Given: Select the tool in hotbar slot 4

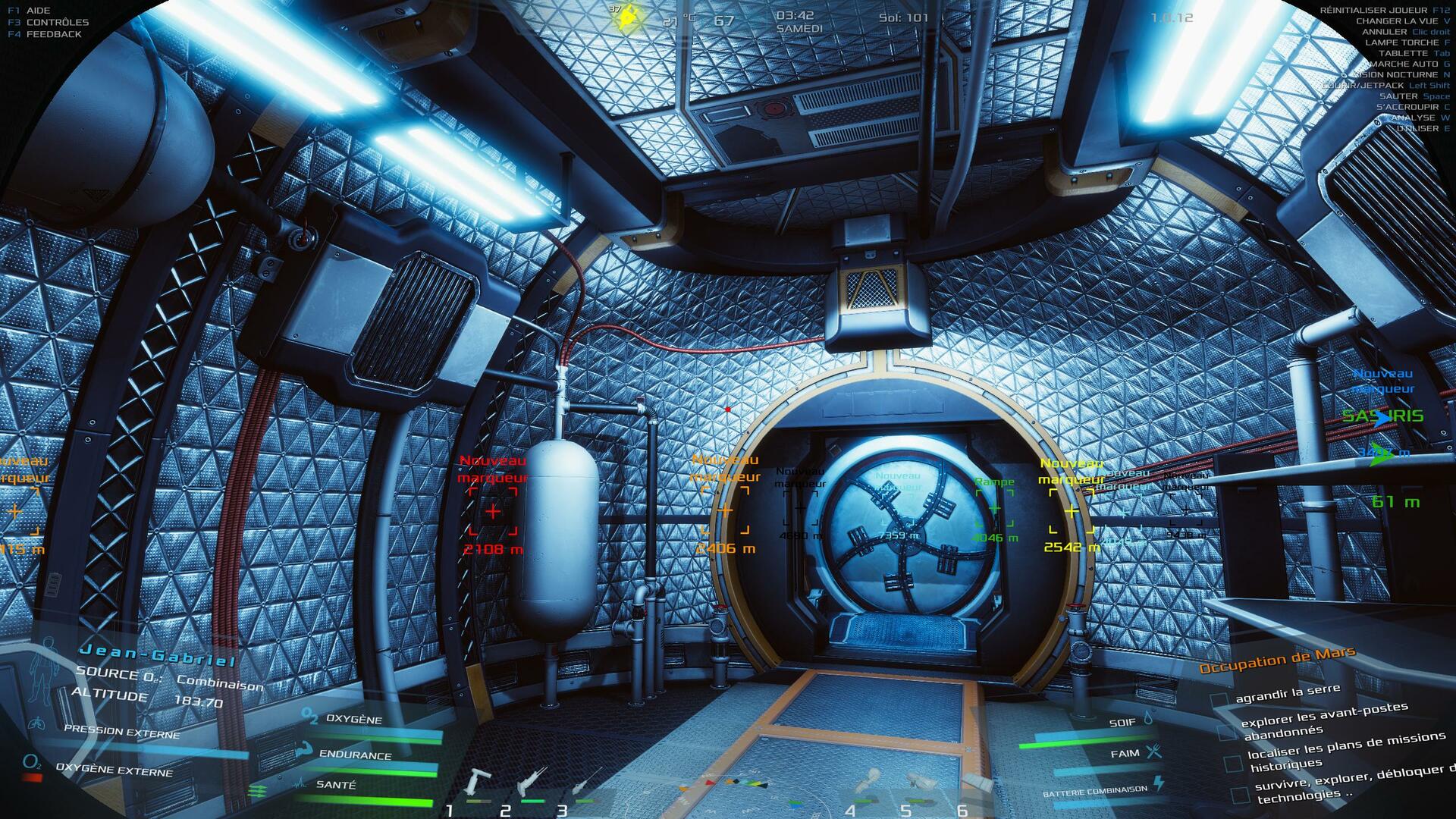Looking at the screenshot, I should (x=869, y=784).
